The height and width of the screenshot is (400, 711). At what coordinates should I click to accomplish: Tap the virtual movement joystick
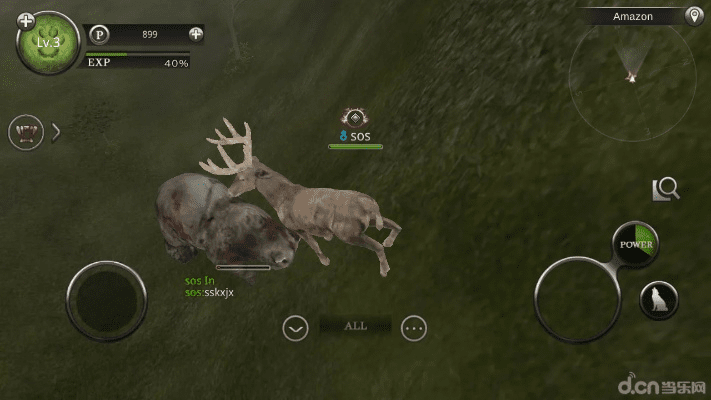pyautogui.click(x=106, y=300)
